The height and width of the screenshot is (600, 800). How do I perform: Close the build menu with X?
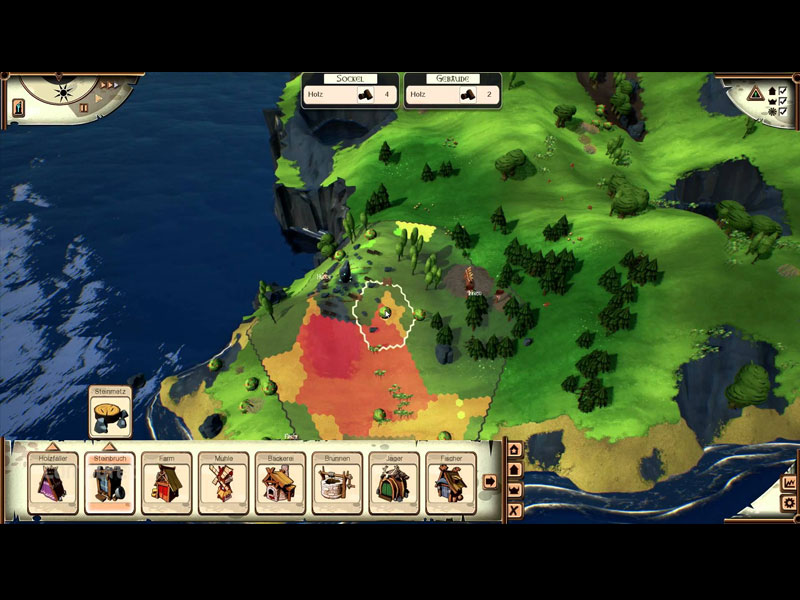click(515, 511)
